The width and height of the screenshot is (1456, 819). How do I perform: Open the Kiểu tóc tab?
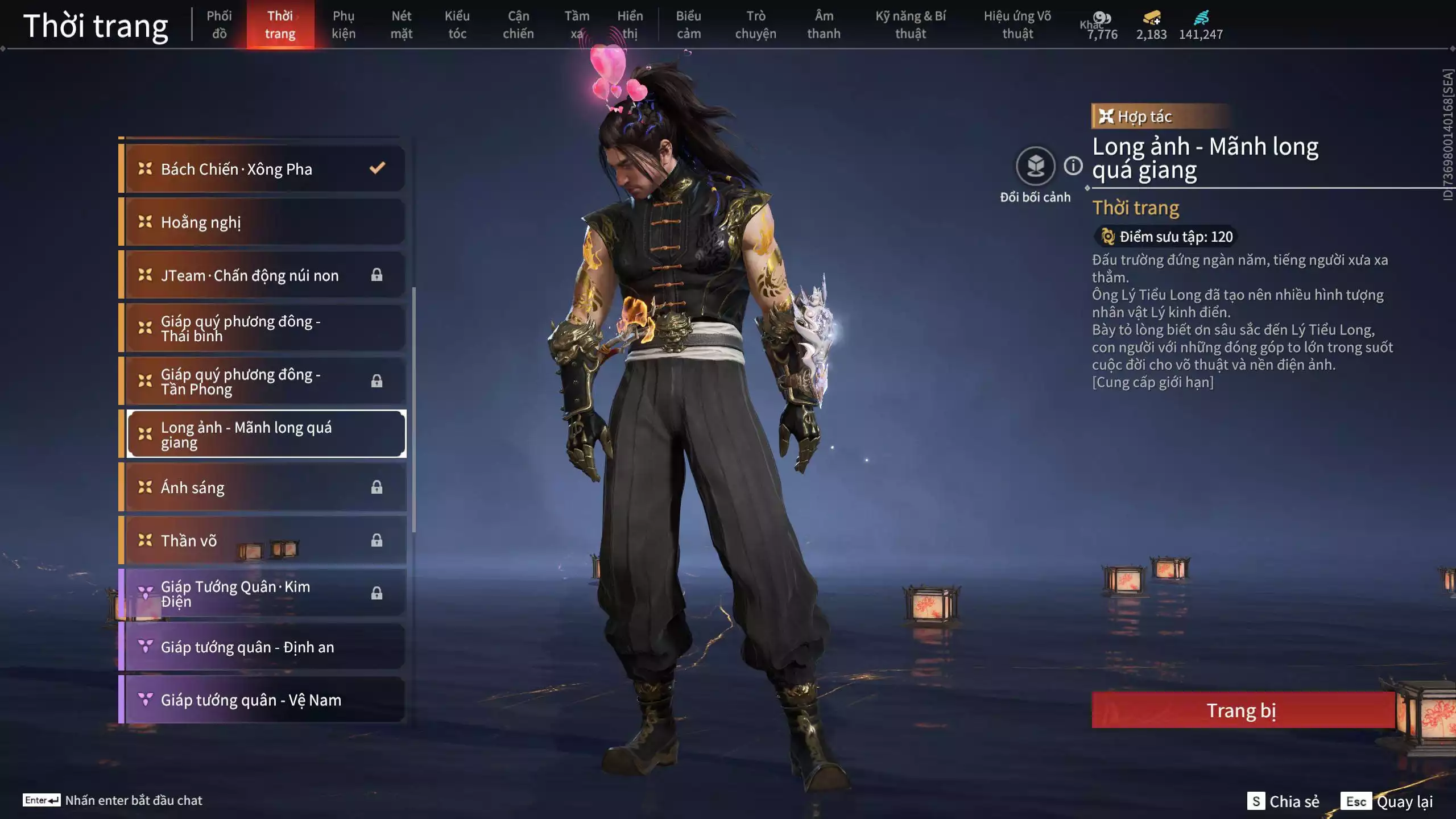[457, 24]
